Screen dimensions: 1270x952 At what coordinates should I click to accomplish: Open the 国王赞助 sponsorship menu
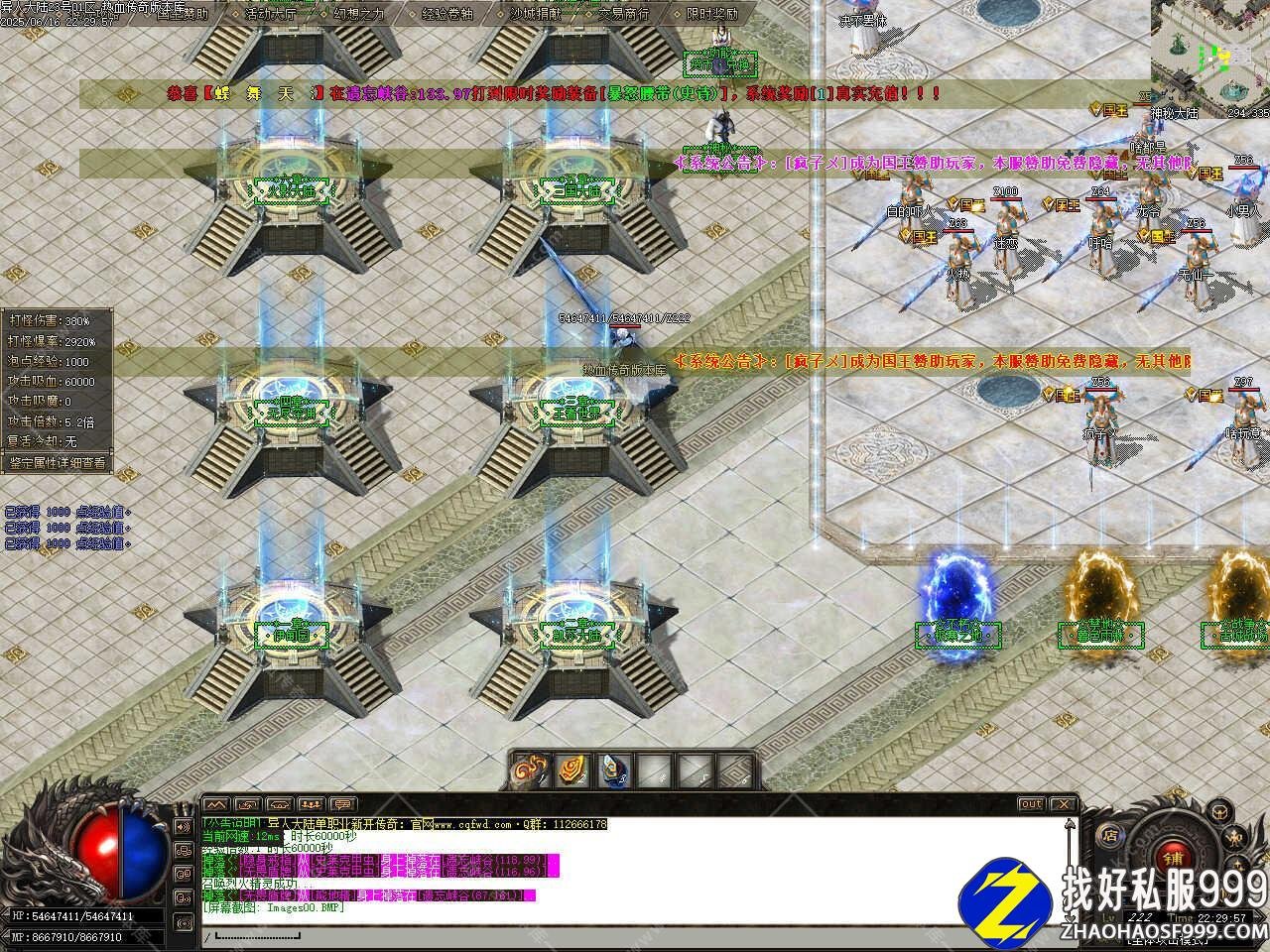(182, 14)
